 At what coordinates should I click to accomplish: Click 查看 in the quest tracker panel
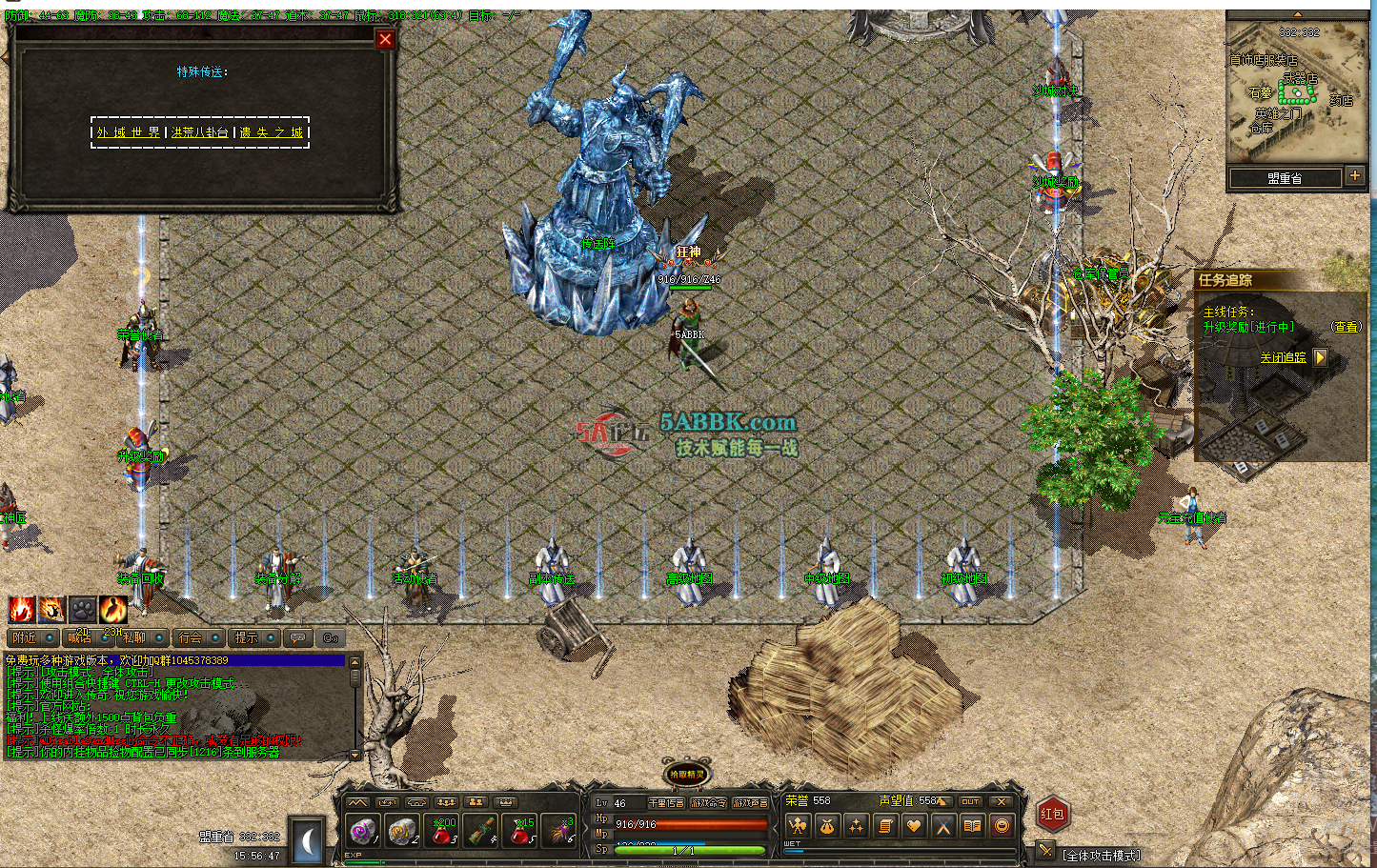tap(1345, 327)
